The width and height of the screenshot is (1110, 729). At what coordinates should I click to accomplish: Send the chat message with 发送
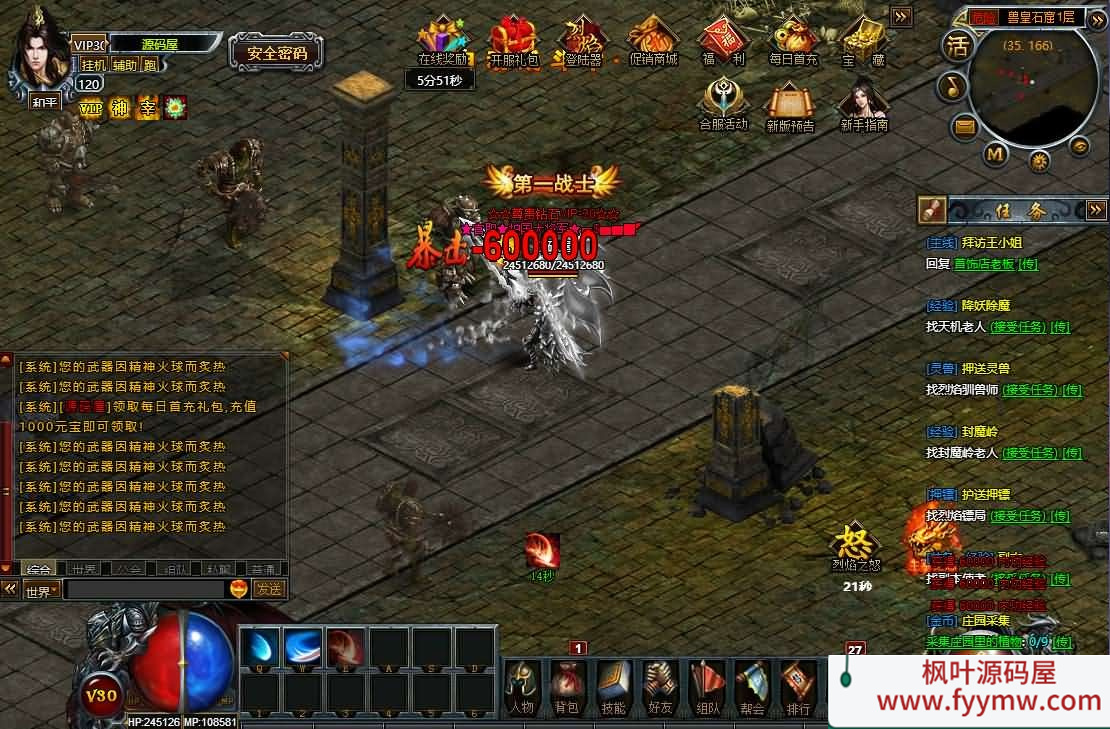pos(268,589)
